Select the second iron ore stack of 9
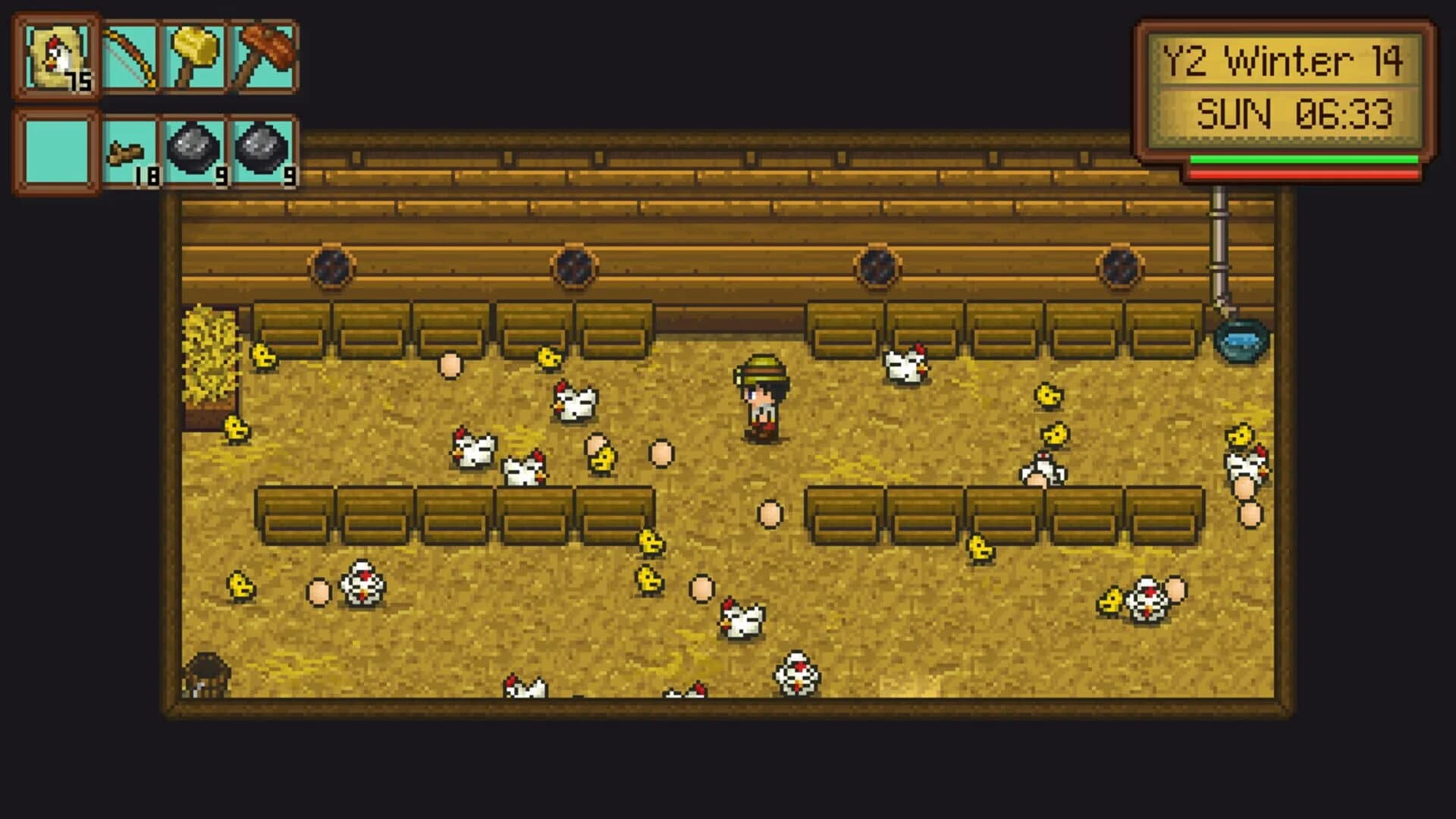1456x819 pixels. (x=262, y=152)
